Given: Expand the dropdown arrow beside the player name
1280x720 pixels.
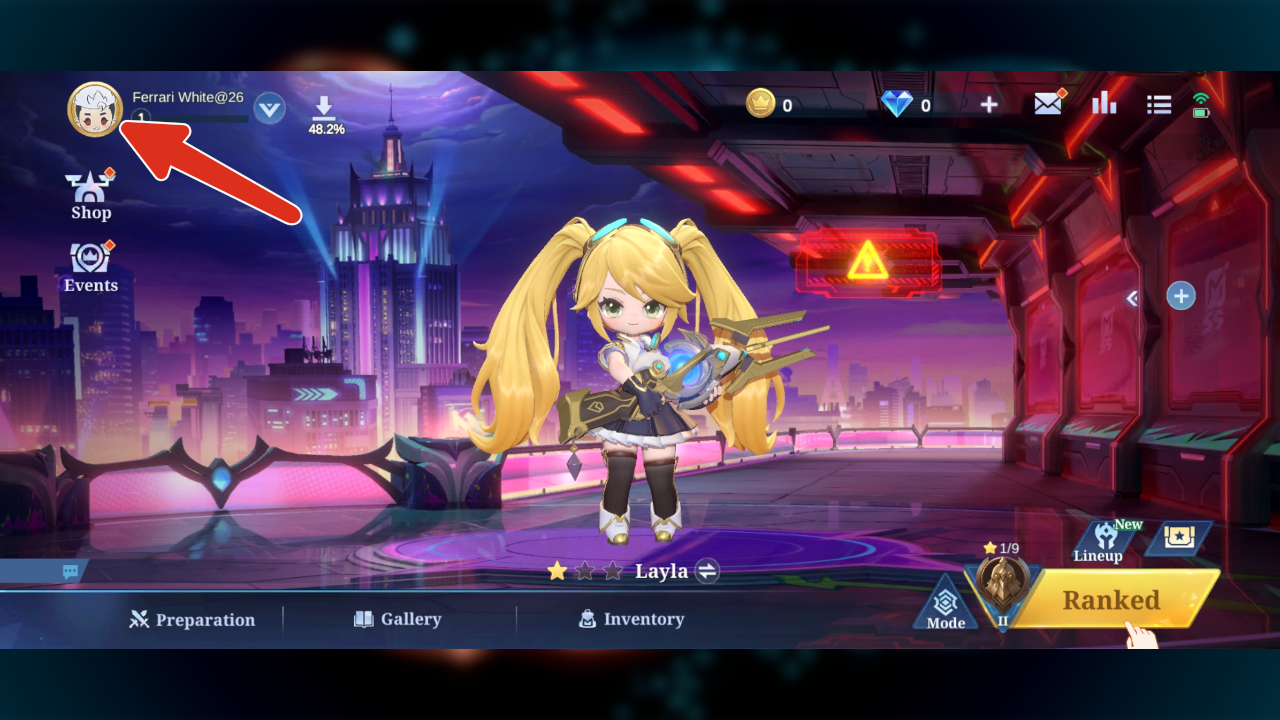Looking at the screenshot, I should [269, 107].
